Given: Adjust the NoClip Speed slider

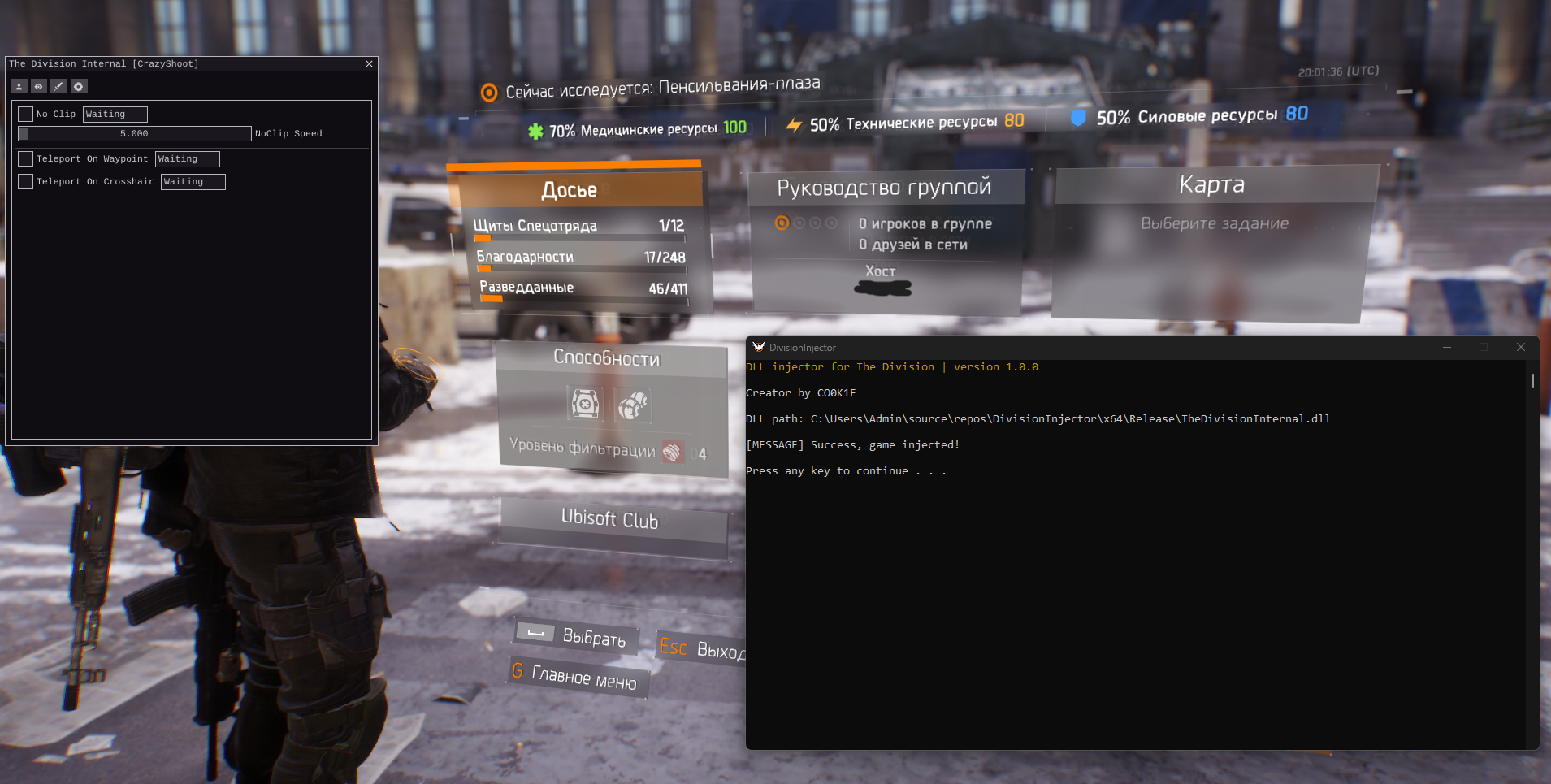Looking at the screenshot, I should click(135, 133).
